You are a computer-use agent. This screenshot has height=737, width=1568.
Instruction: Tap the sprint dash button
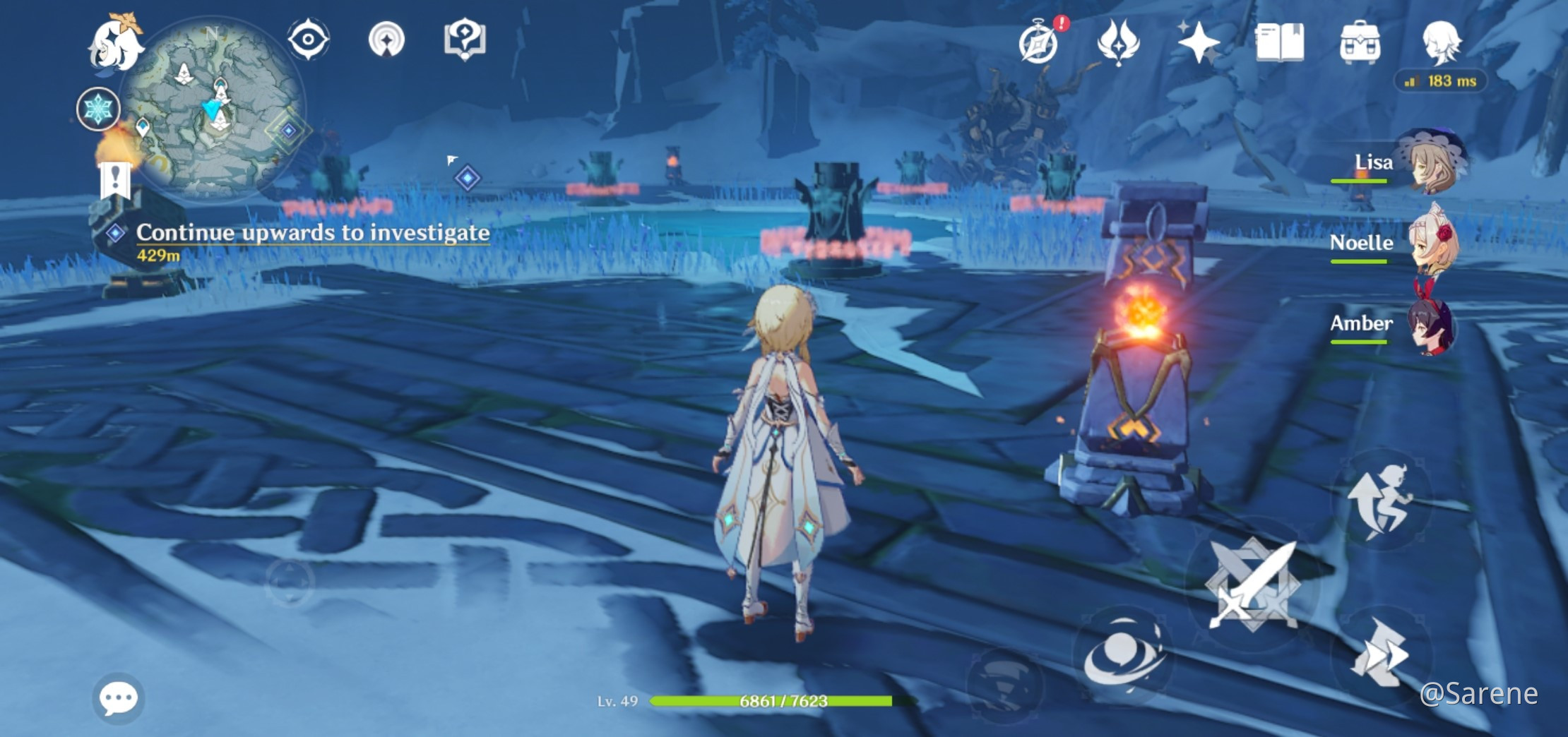(1380, 654)
